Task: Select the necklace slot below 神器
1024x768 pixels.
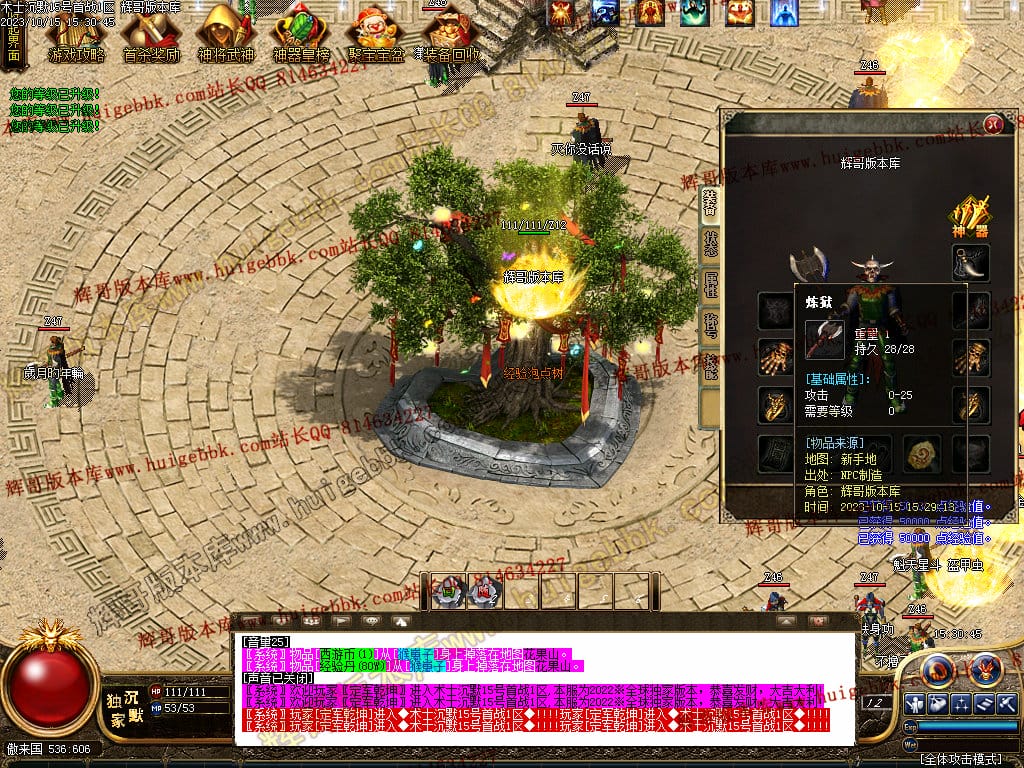Action: click(x=970, y=262)
